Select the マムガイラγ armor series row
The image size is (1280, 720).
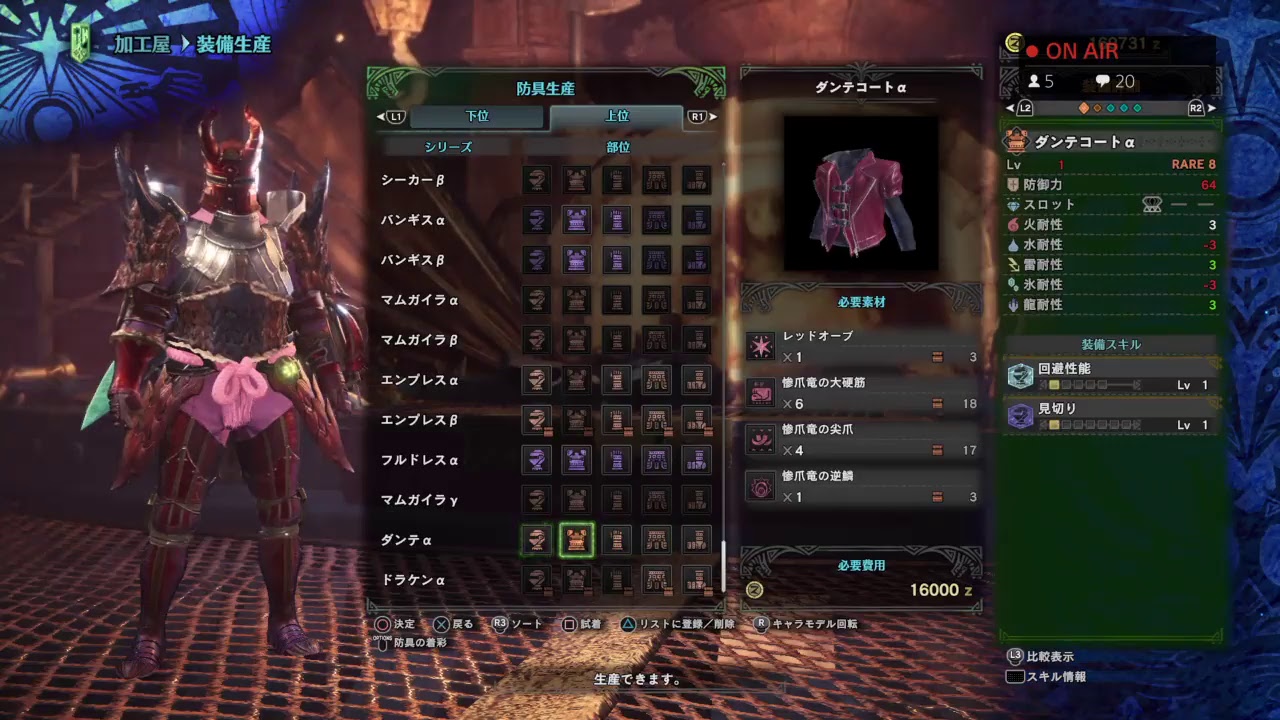419,500
